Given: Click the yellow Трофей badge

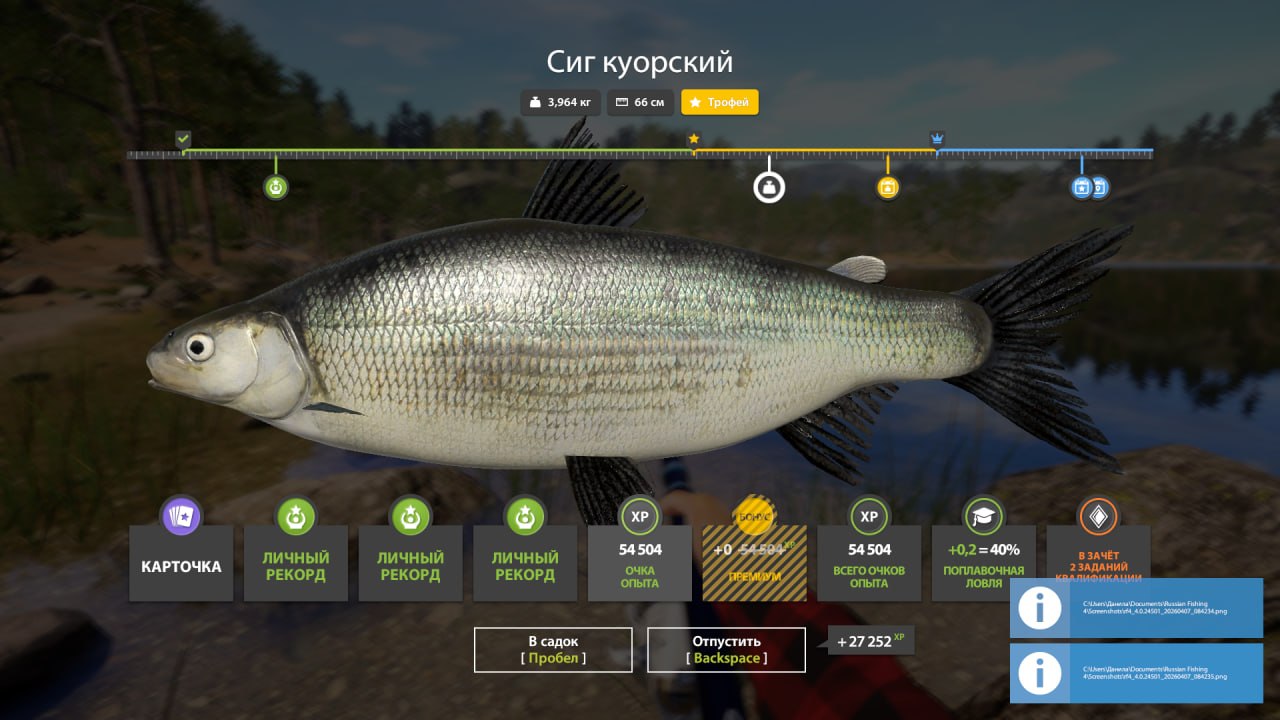Looking at the screenshot, I should (x=720, y=102).
